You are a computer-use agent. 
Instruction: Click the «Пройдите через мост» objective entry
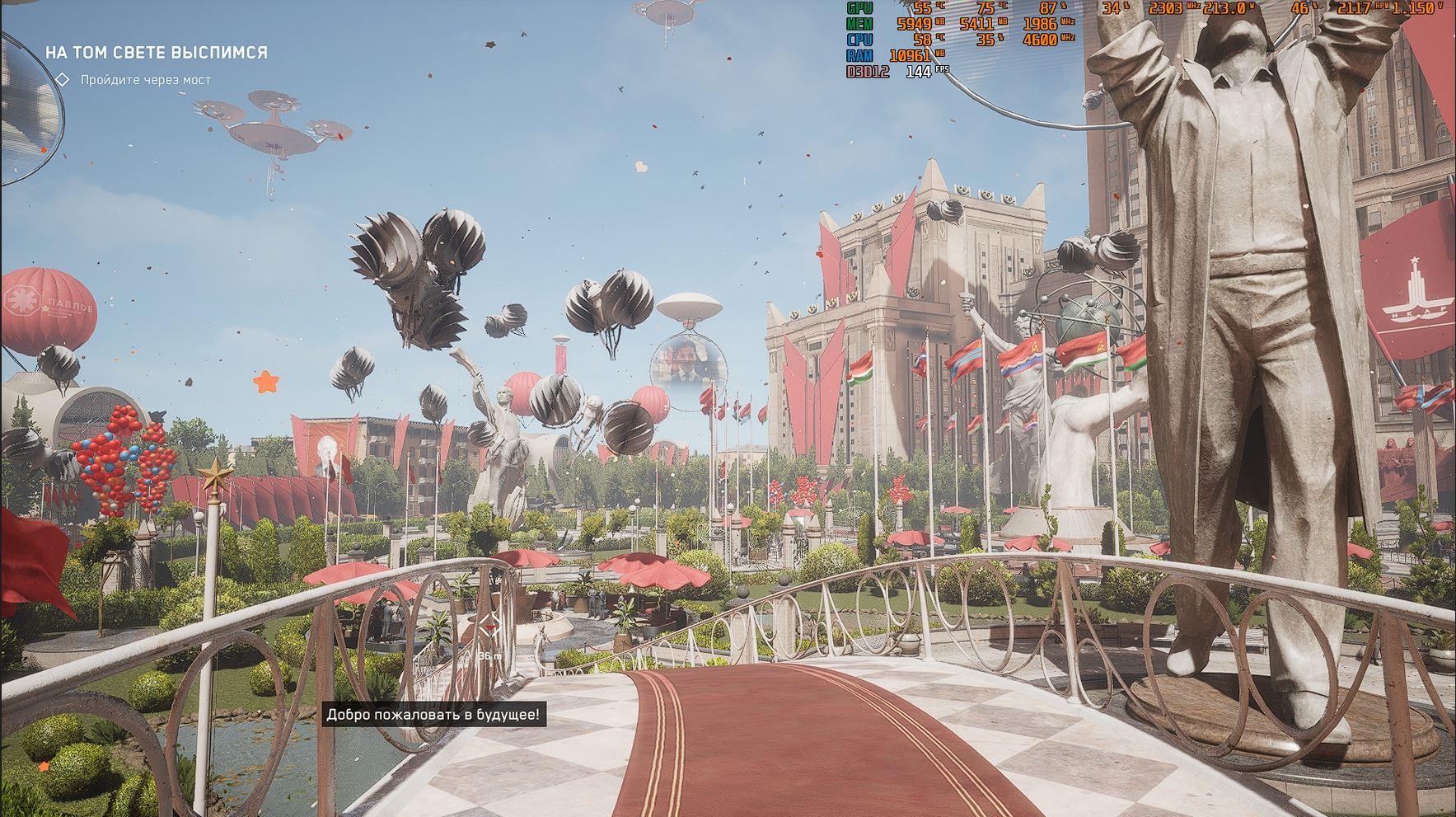pyautogui.click(x=145, y=80)
